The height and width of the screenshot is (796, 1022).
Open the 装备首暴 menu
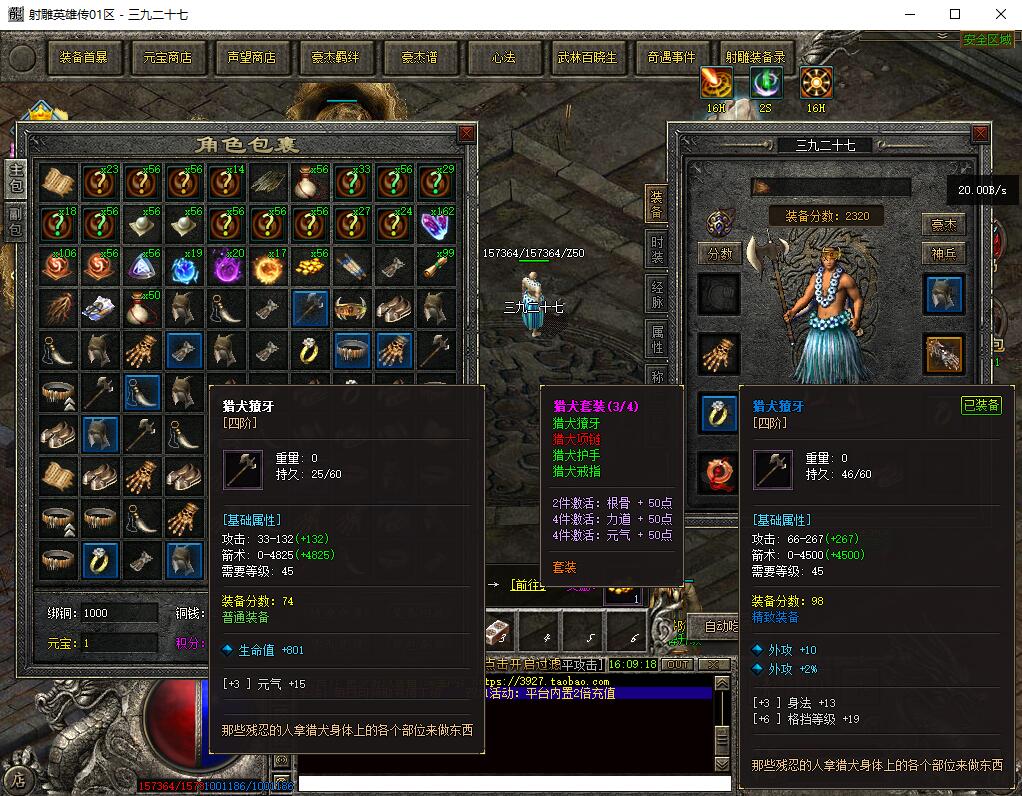click(83, 58)
